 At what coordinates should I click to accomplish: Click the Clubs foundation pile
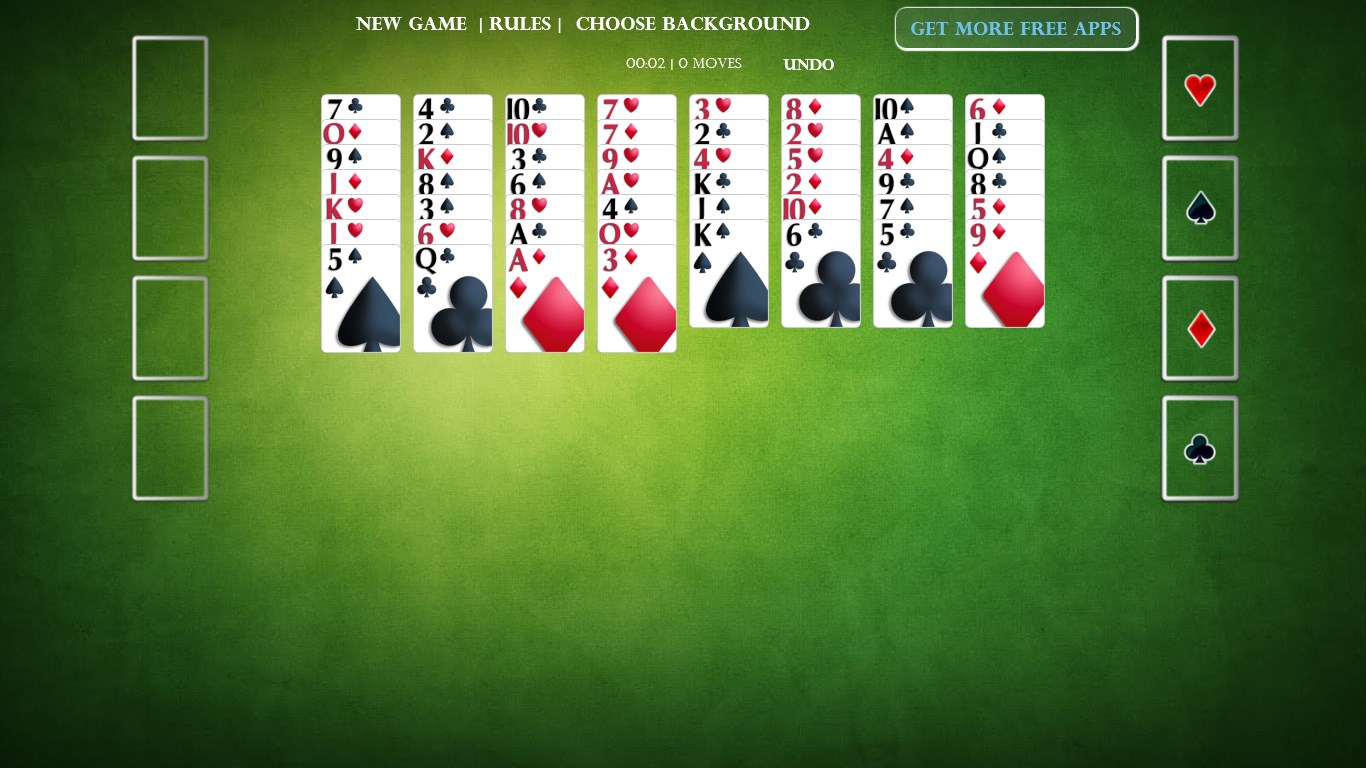pyautogui.click(x=1199, y=448)
